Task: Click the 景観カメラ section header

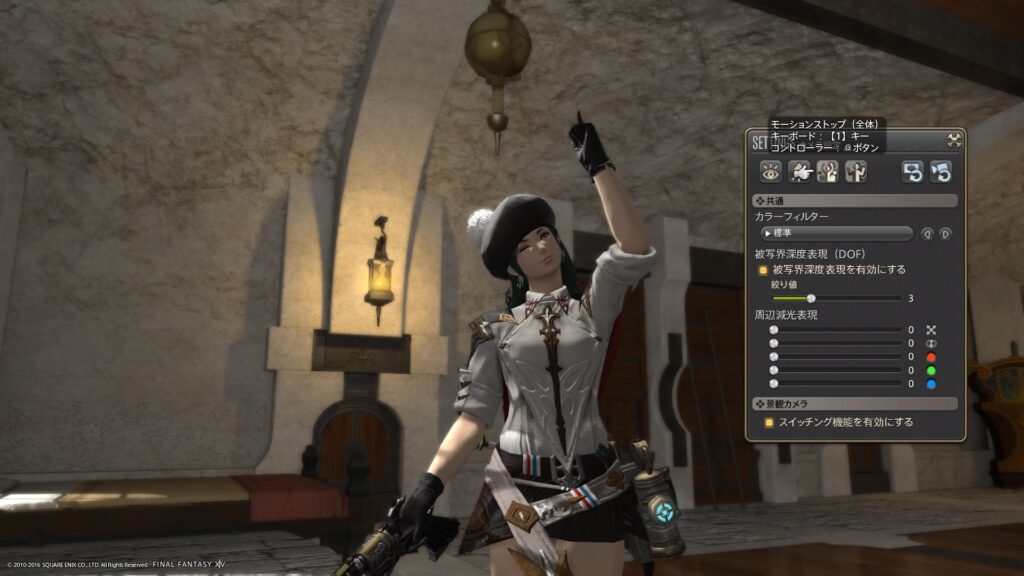Action: (855, 404)
